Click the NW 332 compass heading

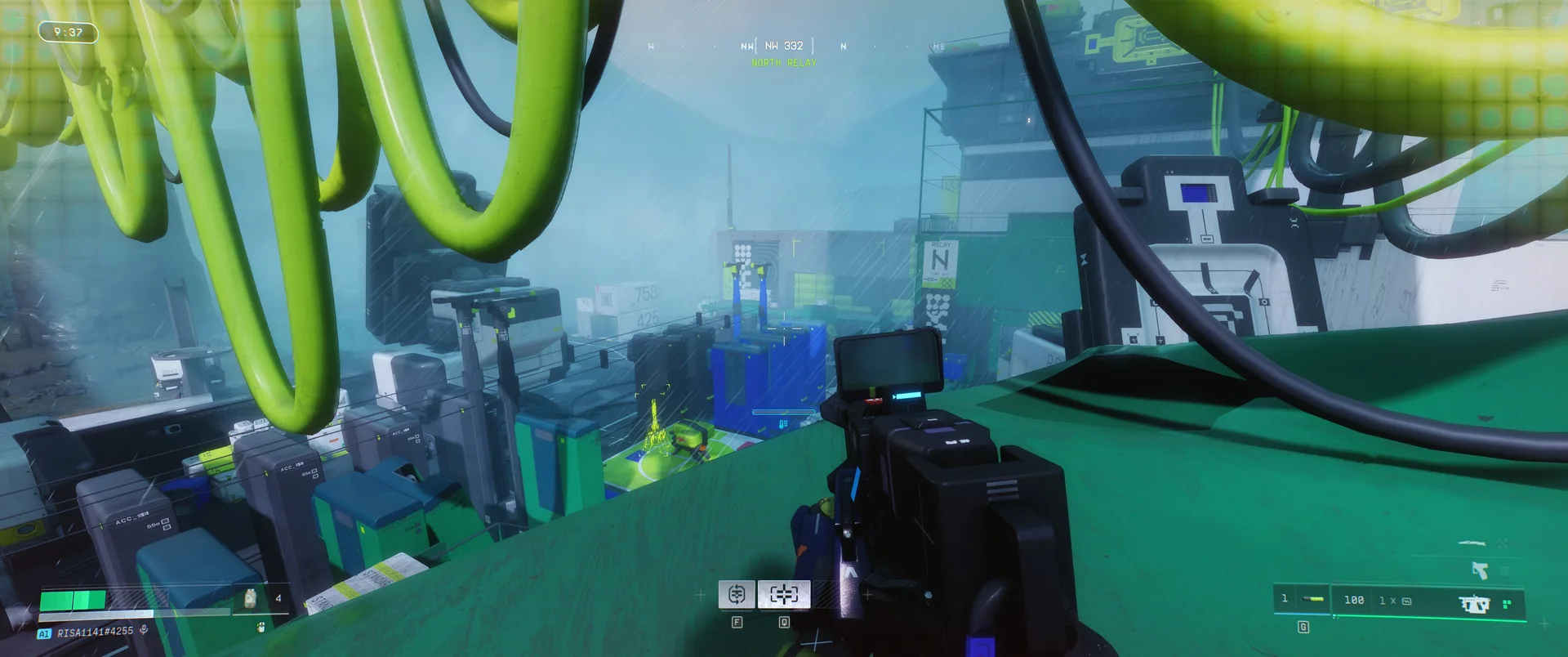[784, 47]
